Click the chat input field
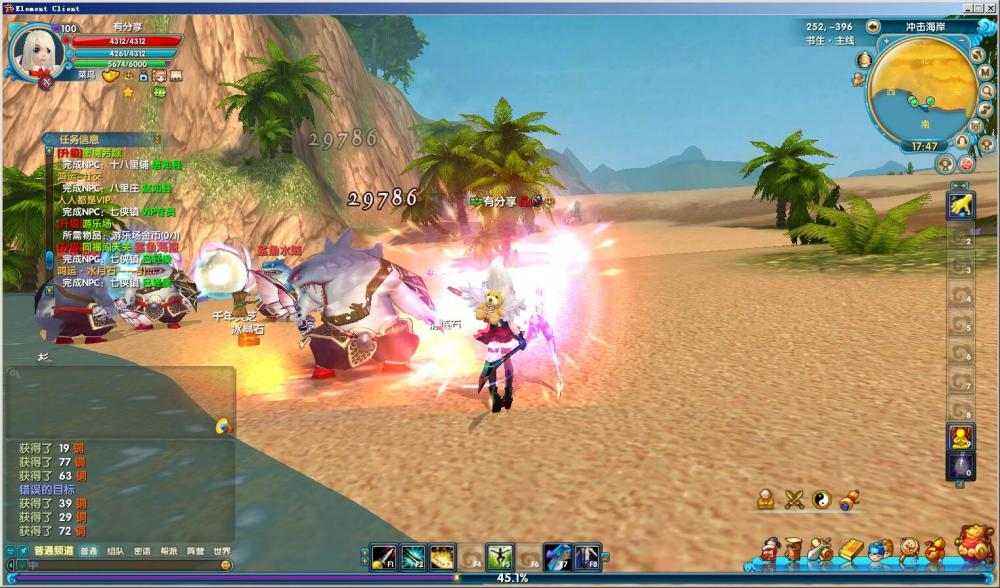Screen dimensions: 1000x588 pos(120,565)
